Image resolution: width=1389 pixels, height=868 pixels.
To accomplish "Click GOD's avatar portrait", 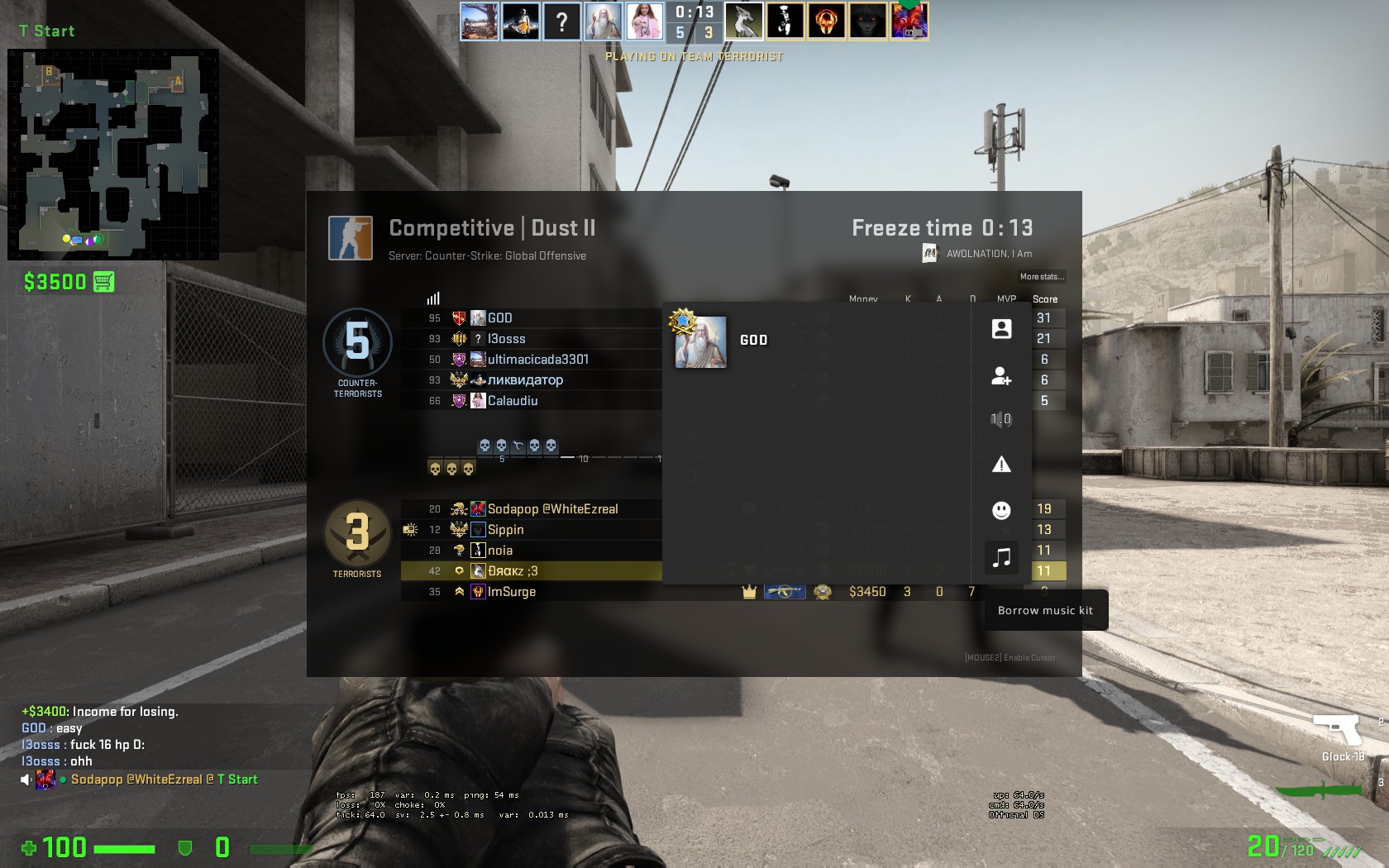I will (x=699, y=341).
